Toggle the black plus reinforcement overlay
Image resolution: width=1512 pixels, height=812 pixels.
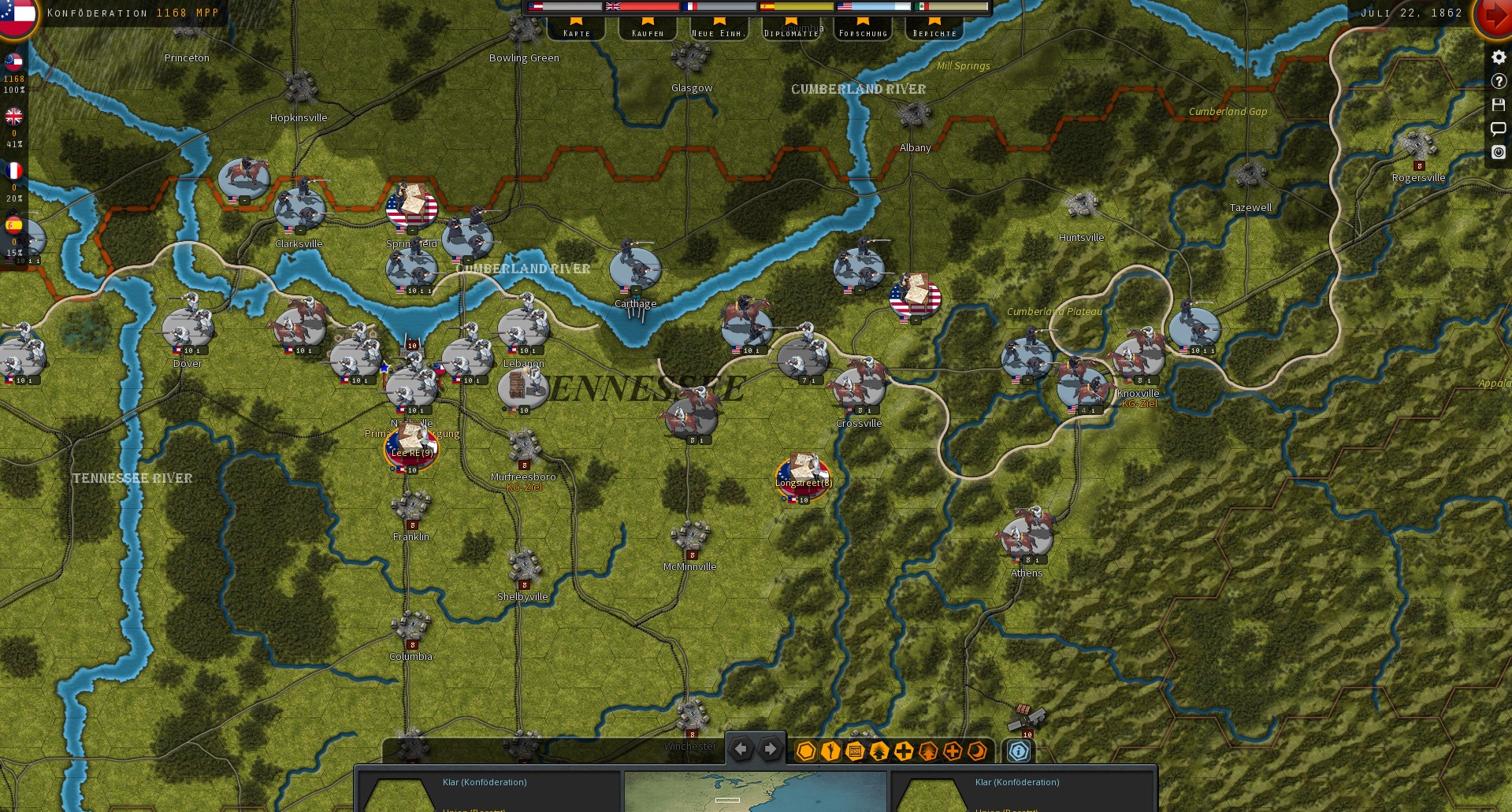pyautogui.click(x=903, y=751)
